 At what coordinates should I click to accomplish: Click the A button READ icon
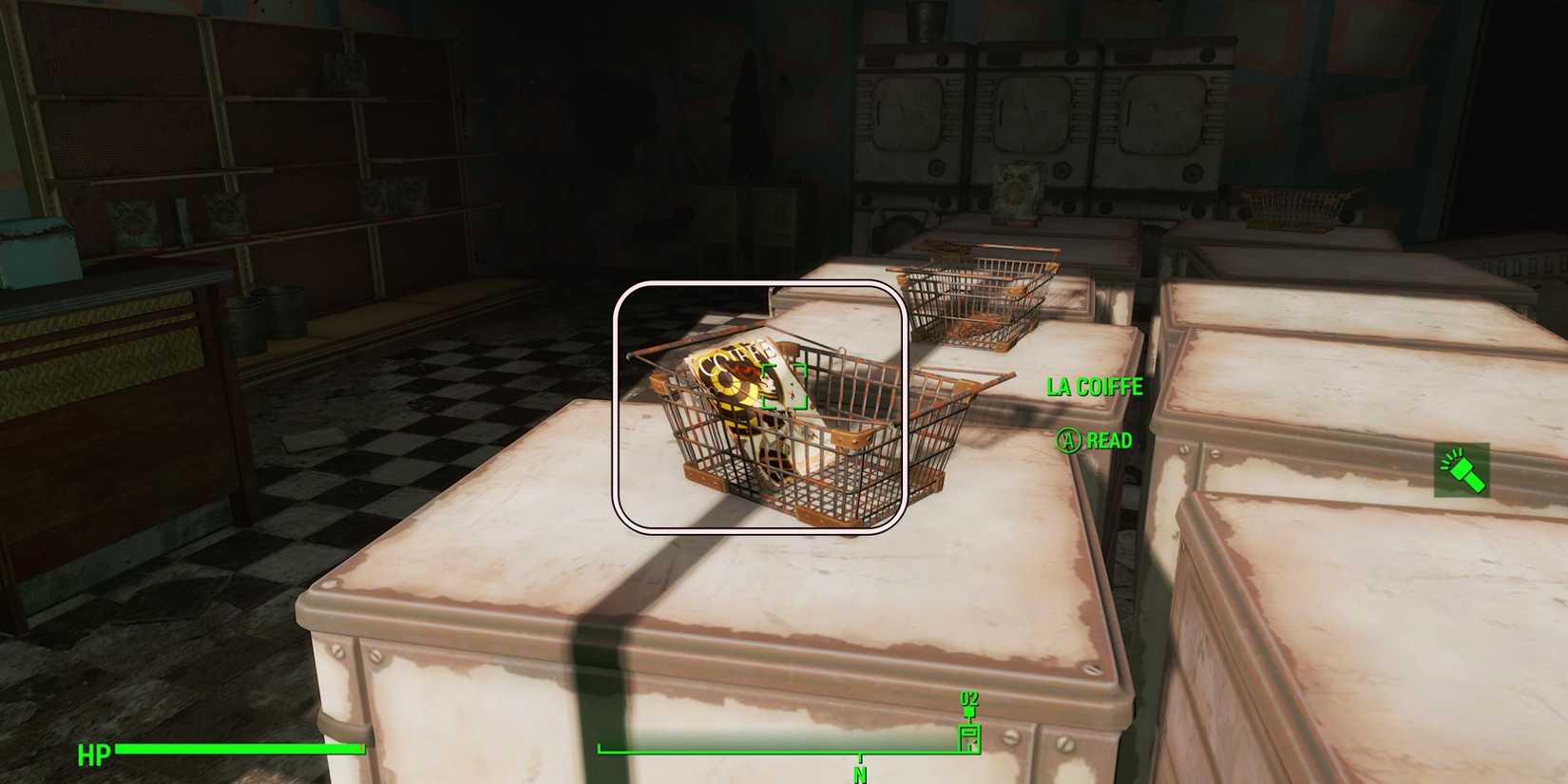1068,441
